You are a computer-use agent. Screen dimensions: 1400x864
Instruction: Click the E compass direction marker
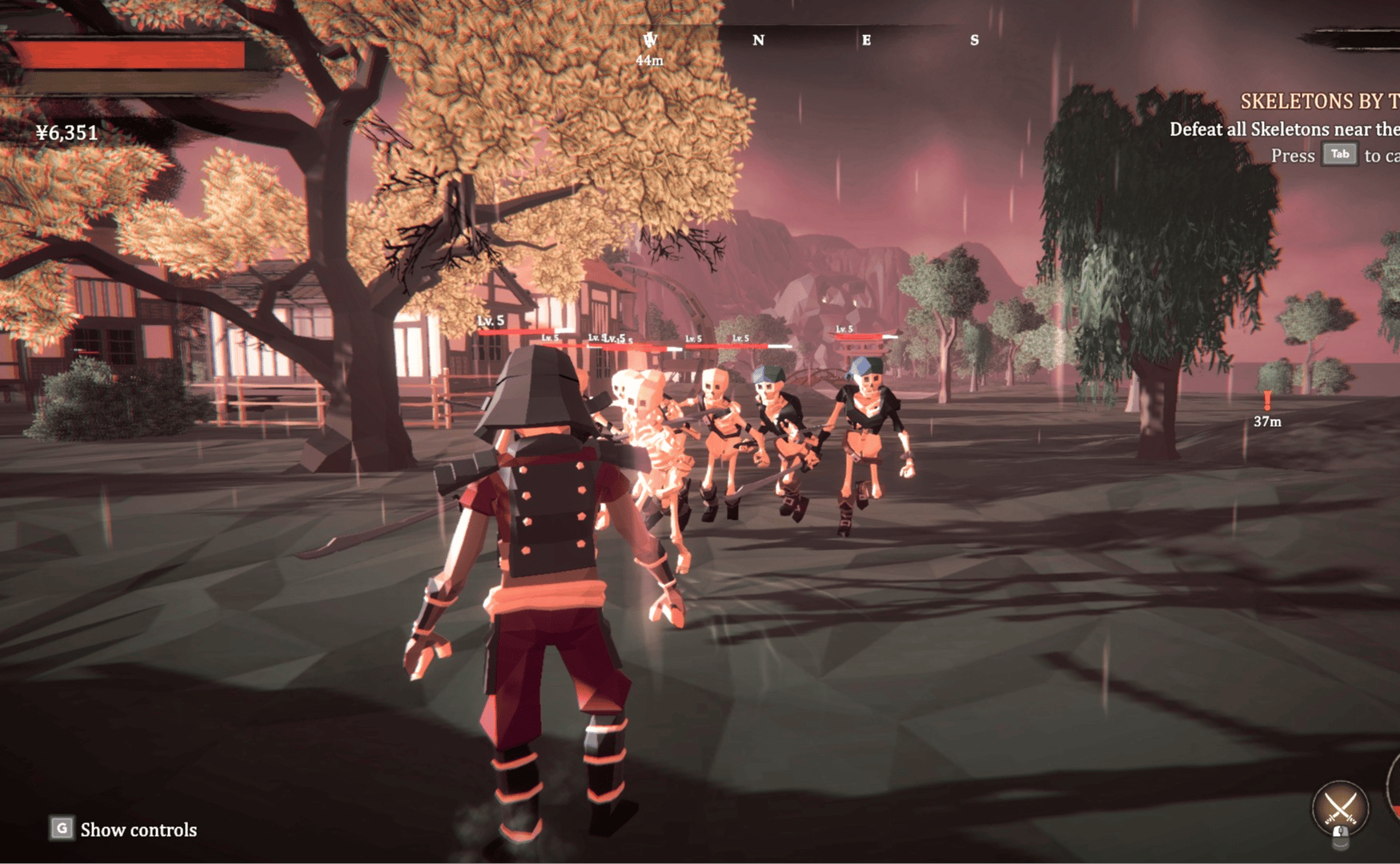click(x=867, y=40)
